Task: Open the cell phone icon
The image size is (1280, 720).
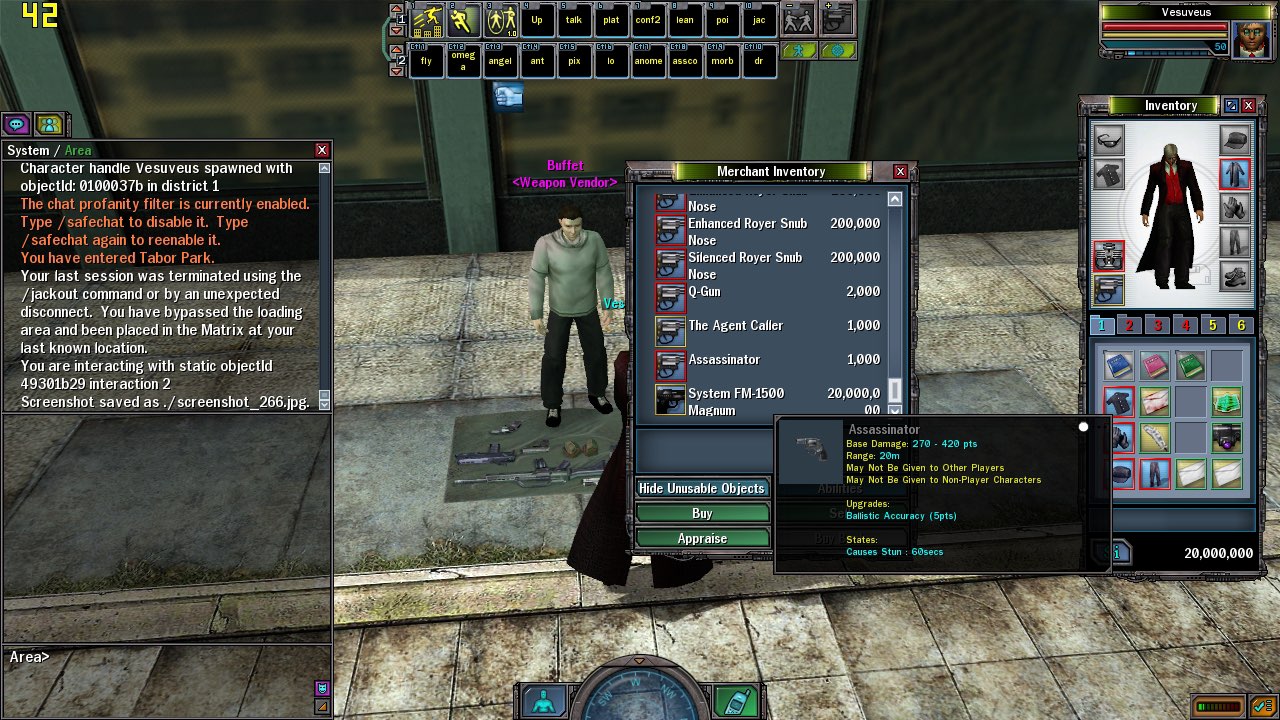Action: click(x=737, y=701)
